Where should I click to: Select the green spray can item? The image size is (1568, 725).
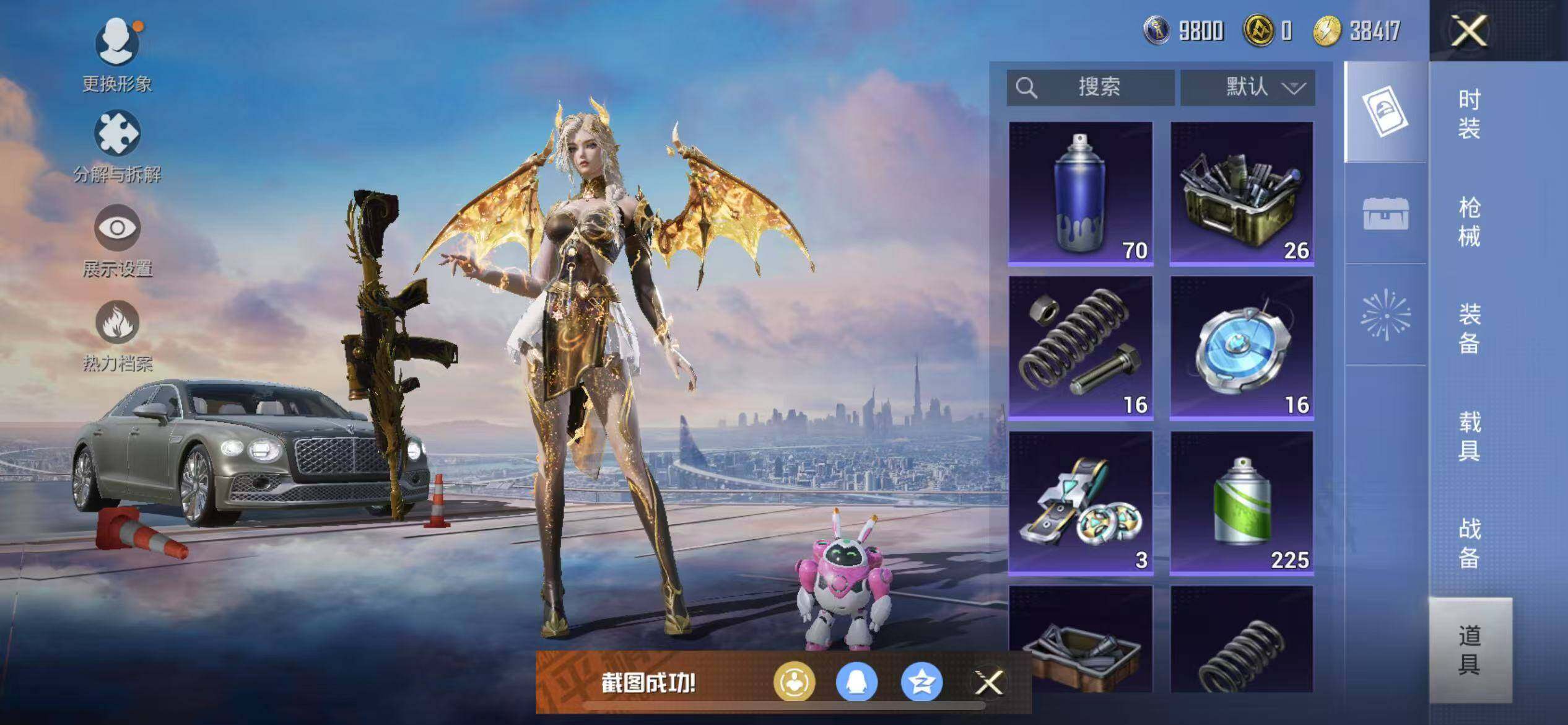1242,503
